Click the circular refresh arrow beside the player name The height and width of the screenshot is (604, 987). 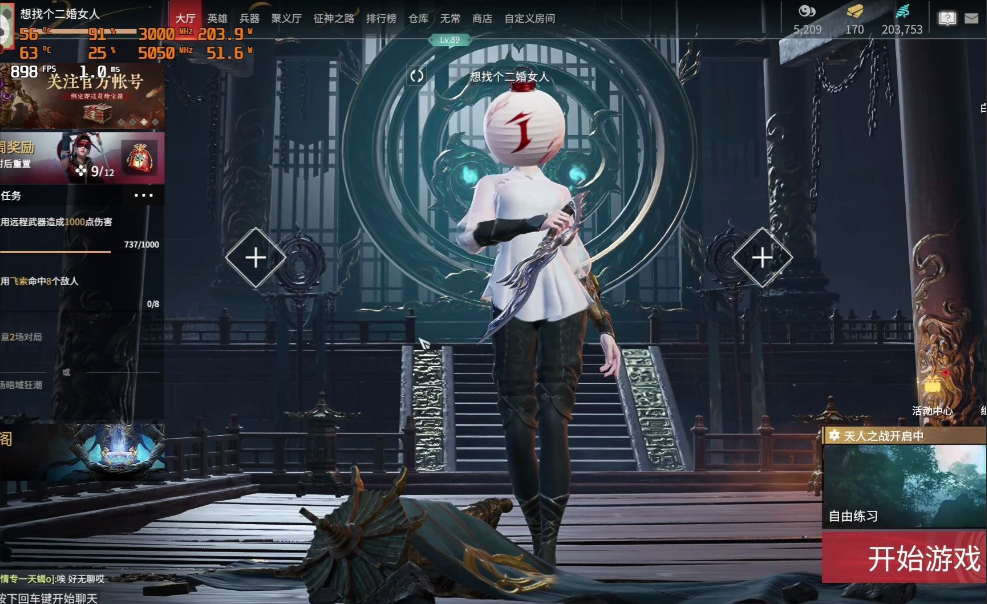[x=417, y=76]
